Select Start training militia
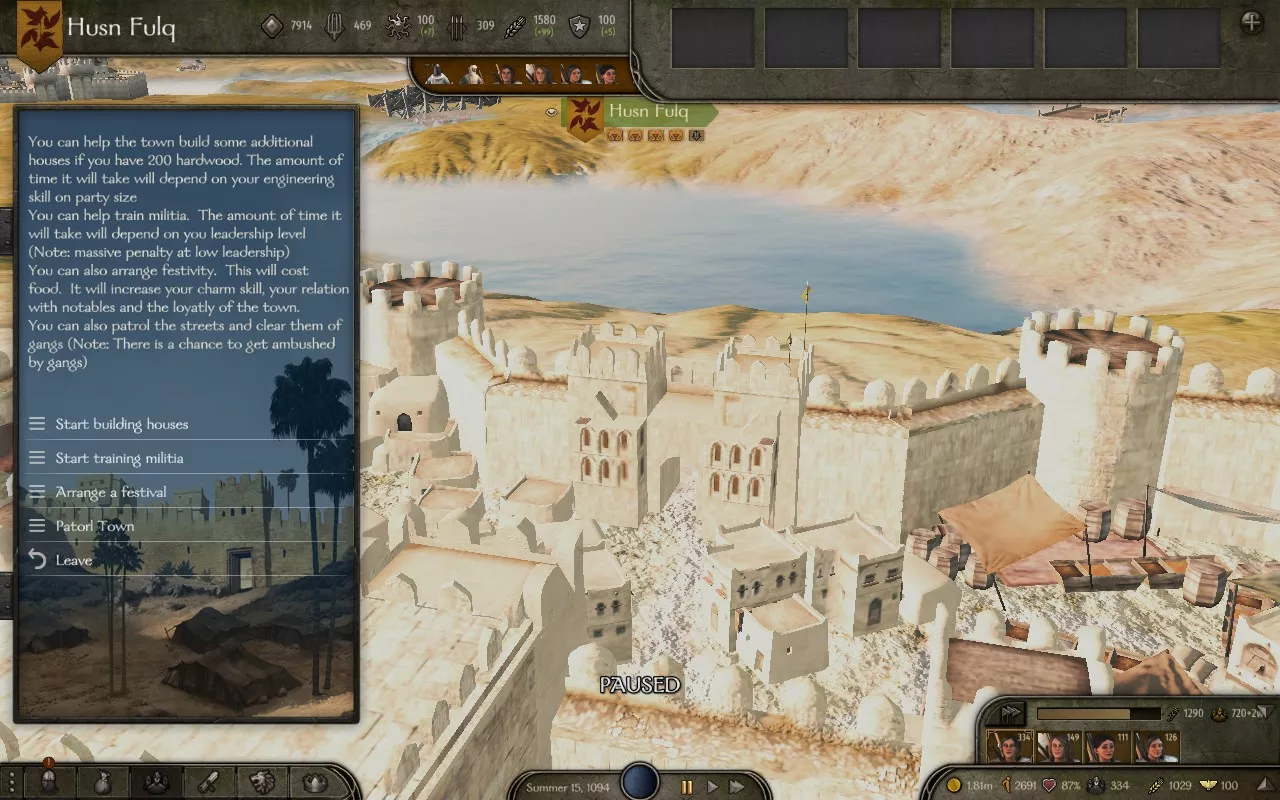1280x800 pixels. coord(119,458)
